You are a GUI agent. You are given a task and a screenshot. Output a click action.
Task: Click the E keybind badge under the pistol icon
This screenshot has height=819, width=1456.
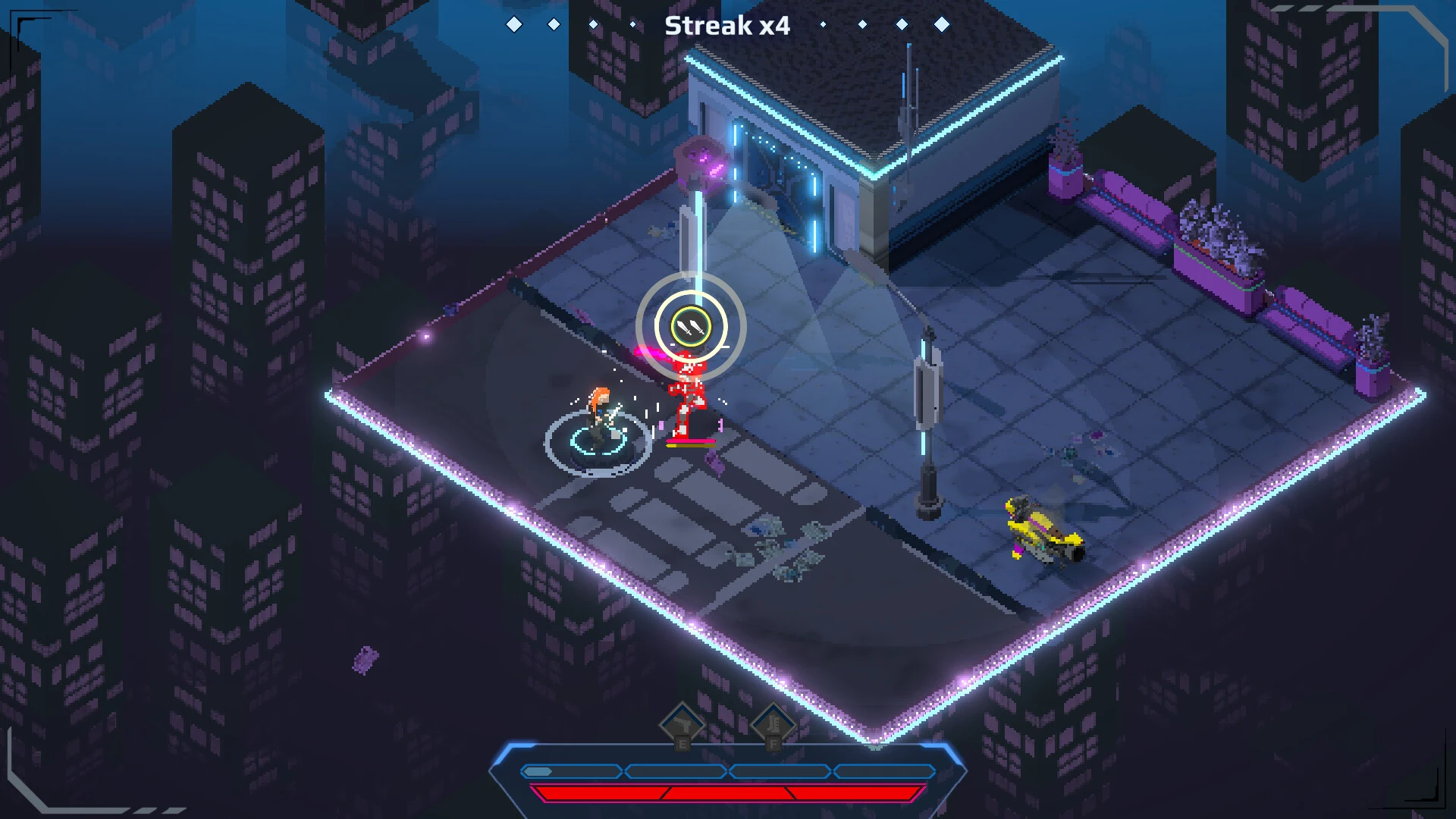[682, 745]
